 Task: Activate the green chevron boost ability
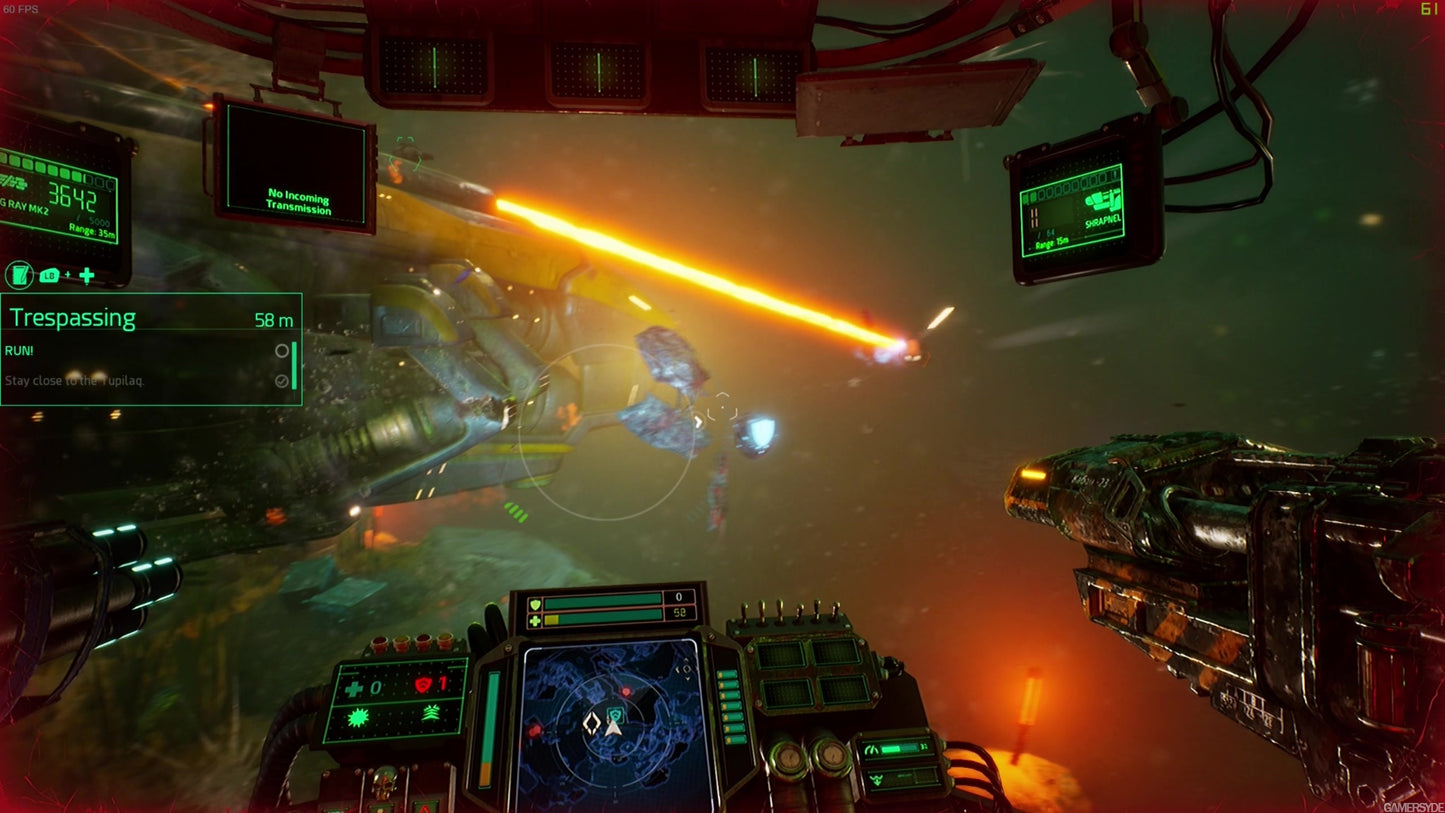pos(432,713)
